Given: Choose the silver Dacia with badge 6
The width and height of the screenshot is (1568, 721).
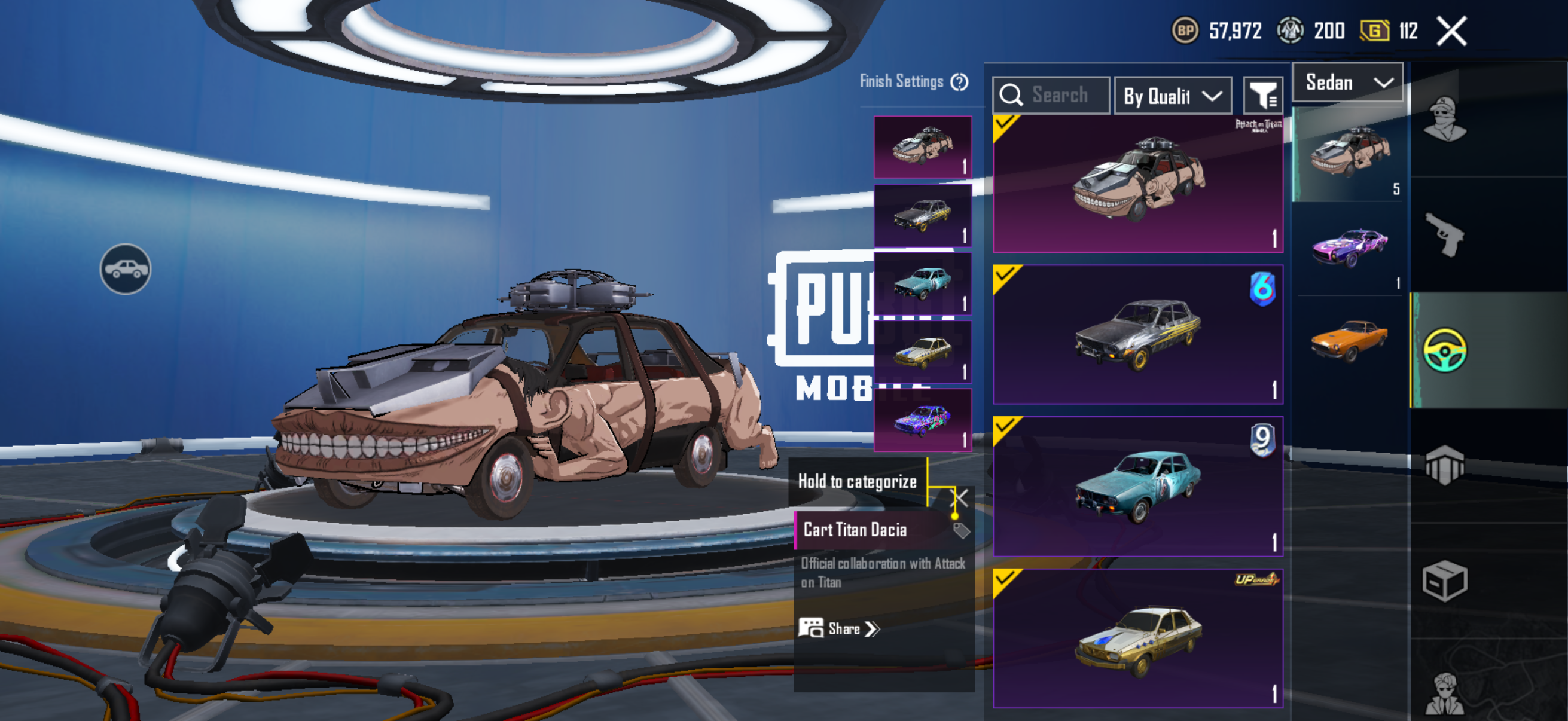Looking at the screenshot, I should (x=1137, y=335).
